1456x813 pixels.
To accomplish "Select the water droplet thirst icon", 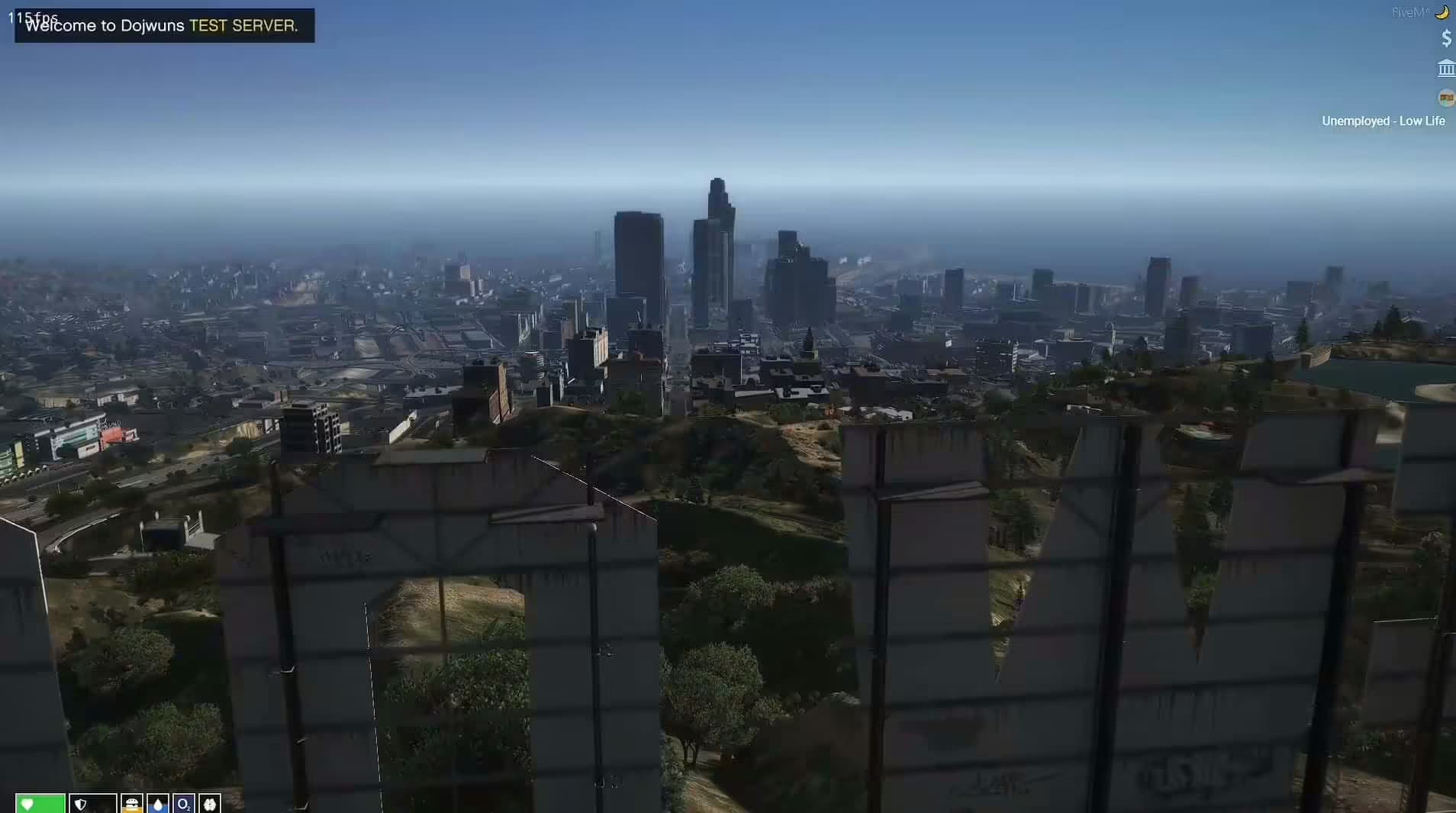I will click(x=158, y=804).
